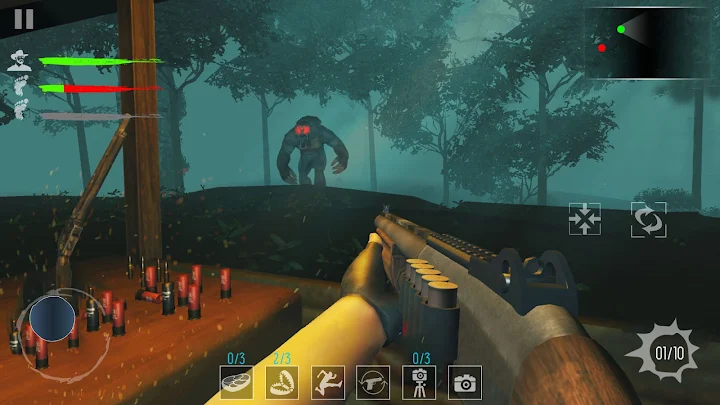The height and width of the screenshot is (405, 720).
Task: Activate the sprint running-man icon
Action: click(328, 381)
